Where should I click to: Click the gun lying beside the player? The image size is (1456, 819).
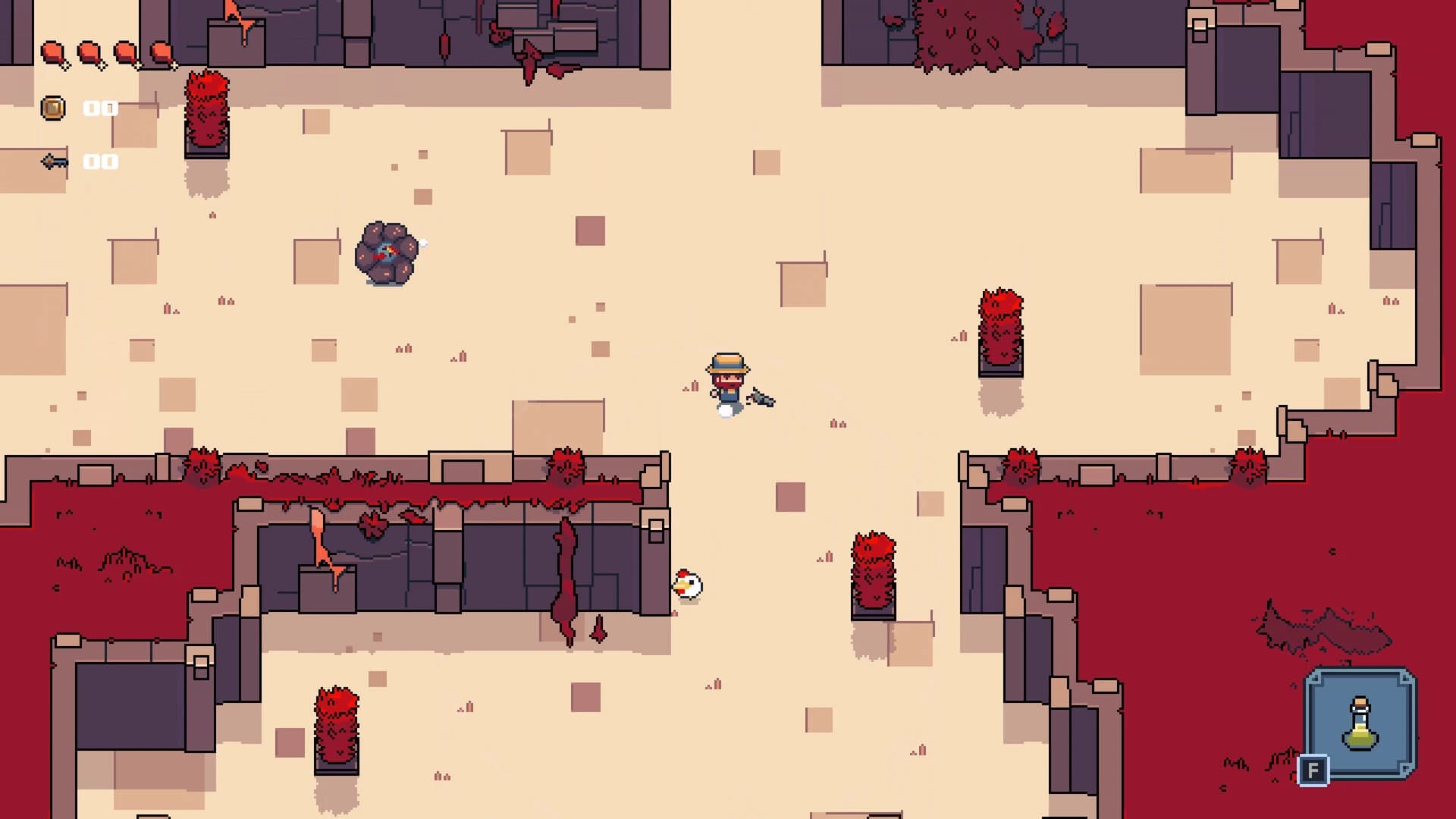pyautogui.click(x=761, y=400)
